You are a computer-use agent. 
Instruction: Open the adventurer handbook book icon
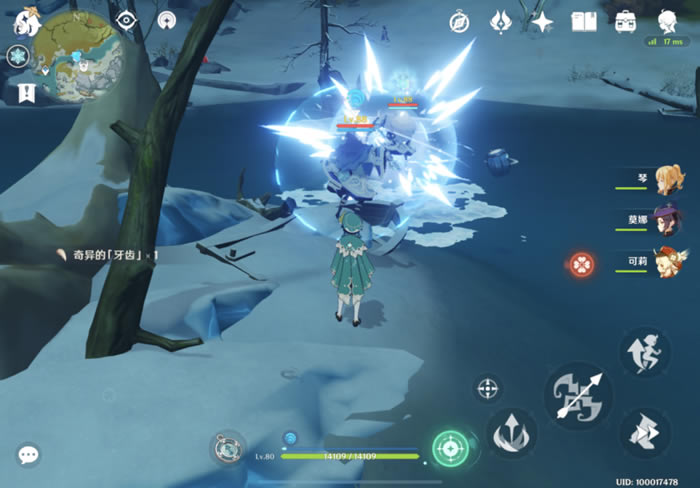click(x=584, y=22)
